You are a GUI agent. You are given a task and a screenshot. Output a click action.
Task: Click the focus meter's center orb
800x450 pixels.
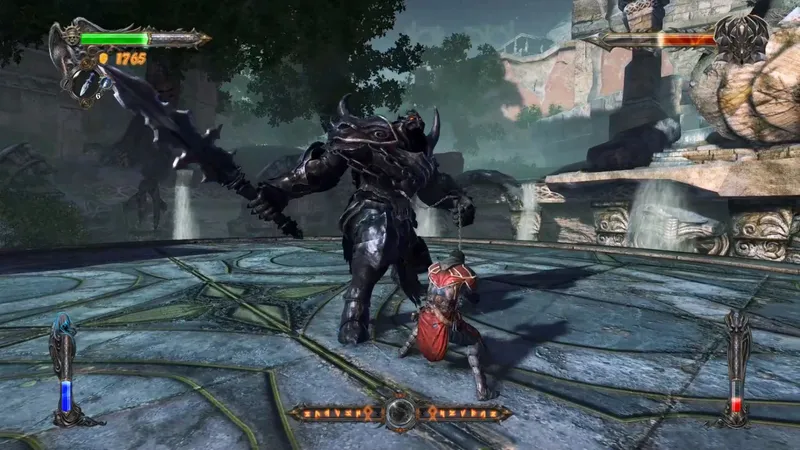[401, 412]
